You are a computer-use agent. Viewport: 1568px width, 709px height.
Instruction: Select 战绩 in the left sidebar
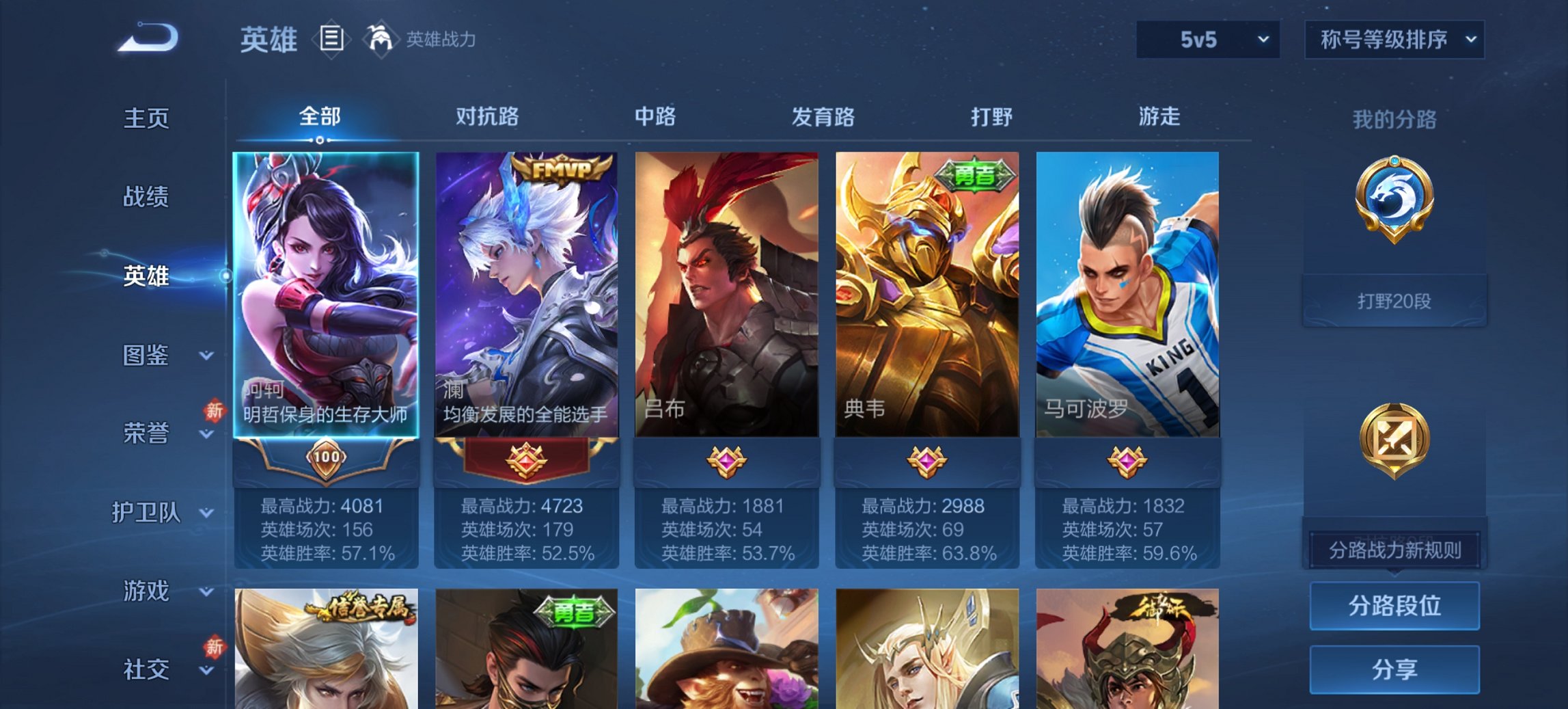coord(146,198)
